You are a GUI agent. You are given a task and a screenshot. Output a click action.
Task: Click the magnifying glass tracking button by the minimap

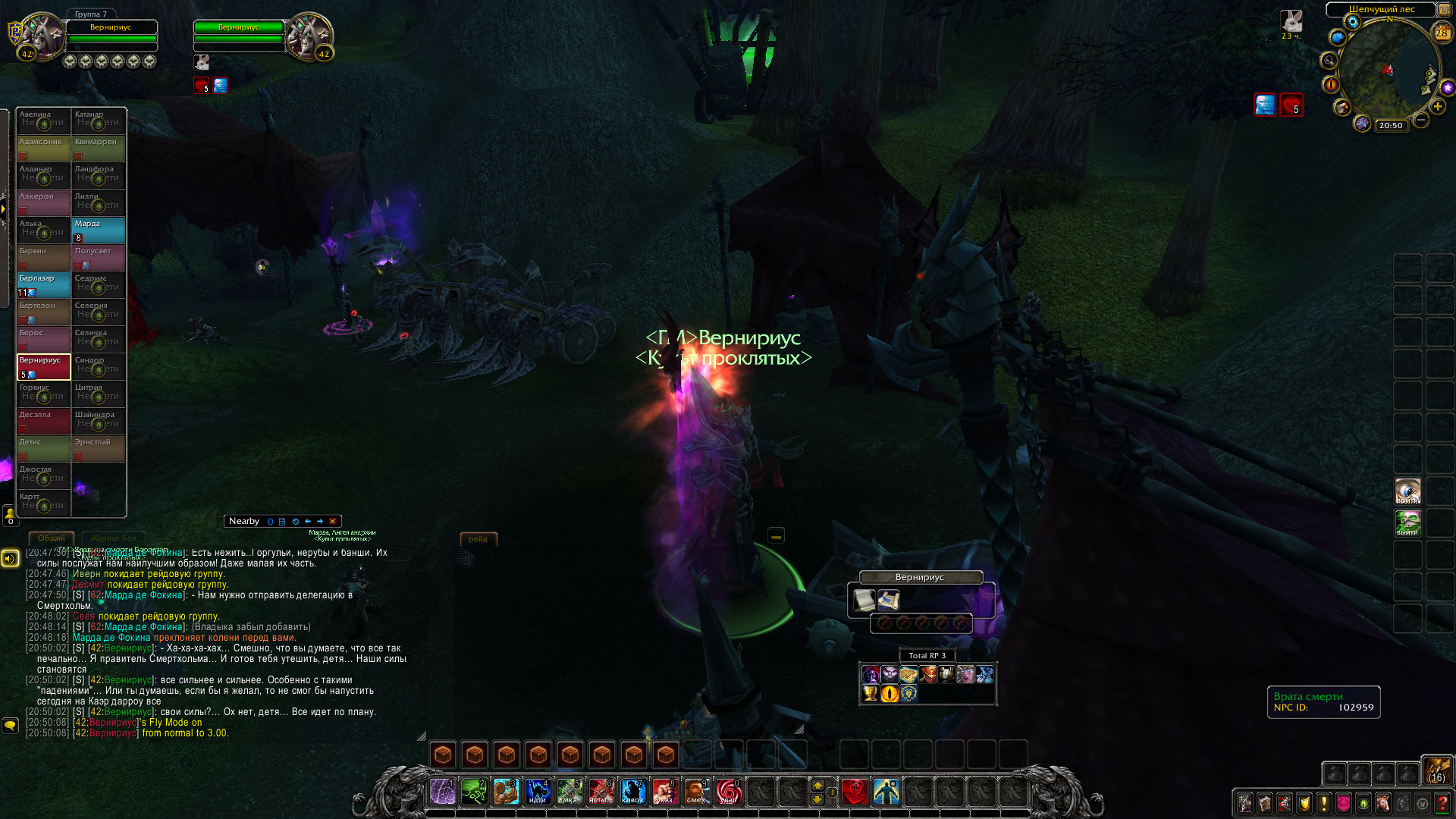pos(1329,61)
